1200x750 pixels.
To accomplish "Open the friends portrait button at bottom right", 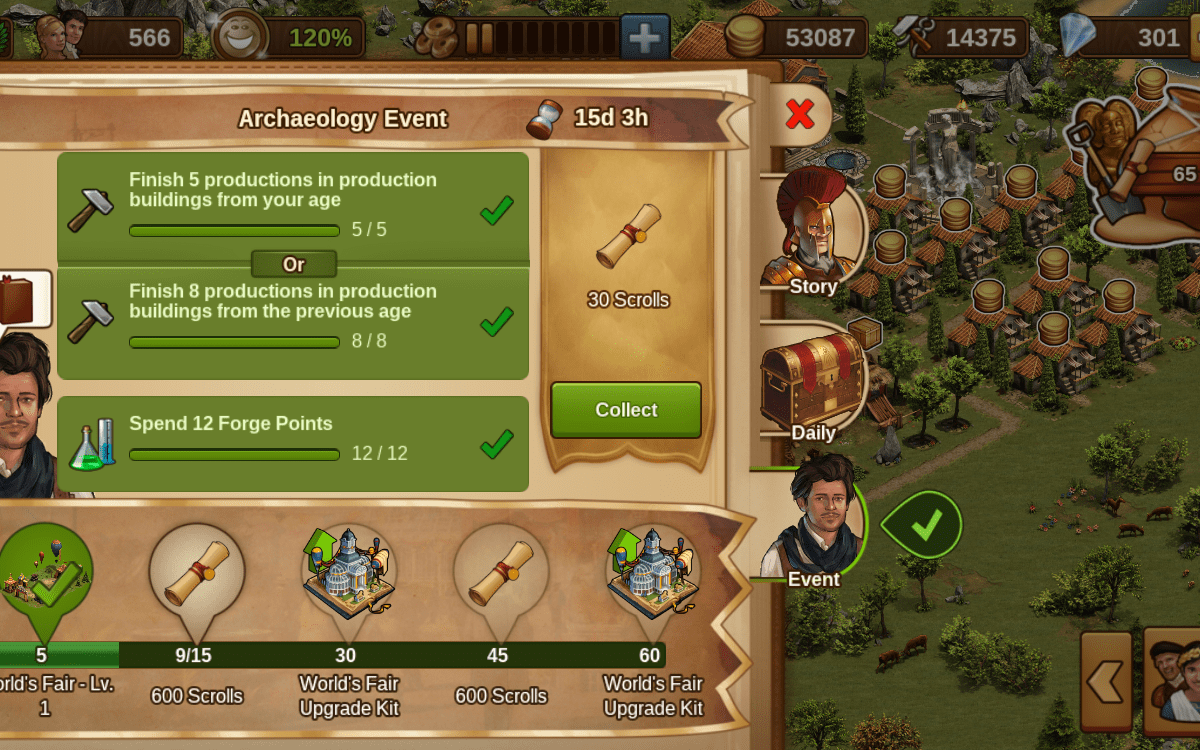I will coord(1173,680).
